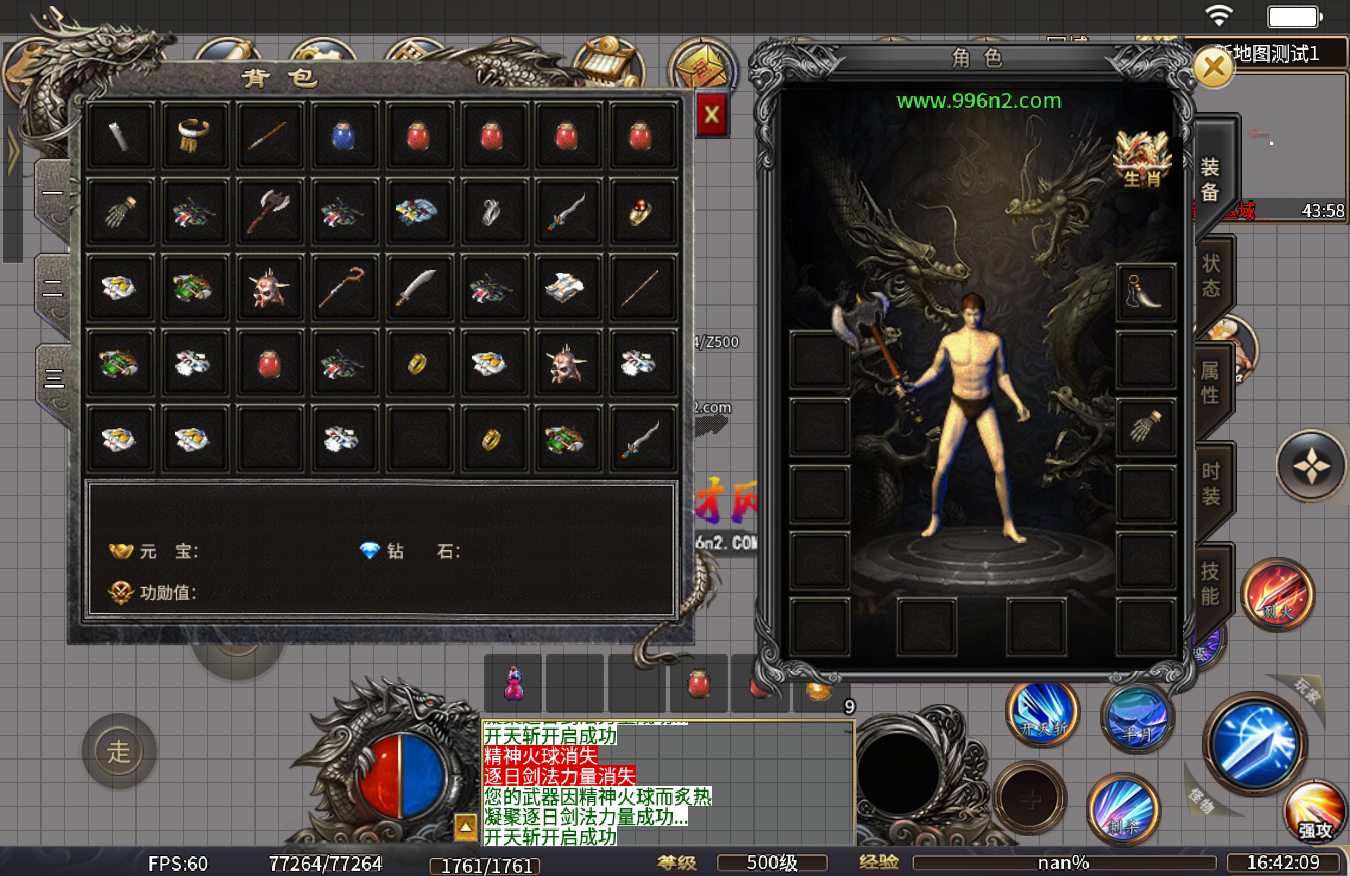Open the 属性 attributes tab
Viewport: 1350px width, 876px height.
[1210, 382]
